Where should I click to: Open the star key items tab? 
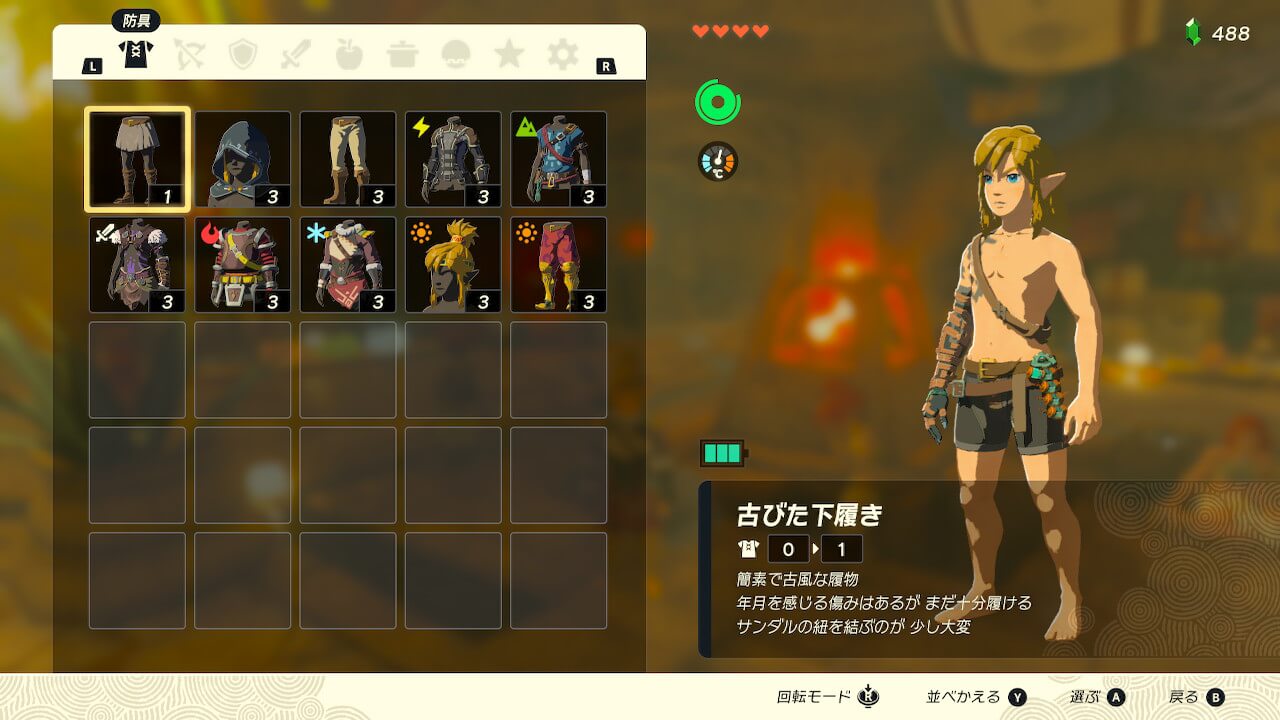[x=509, y=54]
